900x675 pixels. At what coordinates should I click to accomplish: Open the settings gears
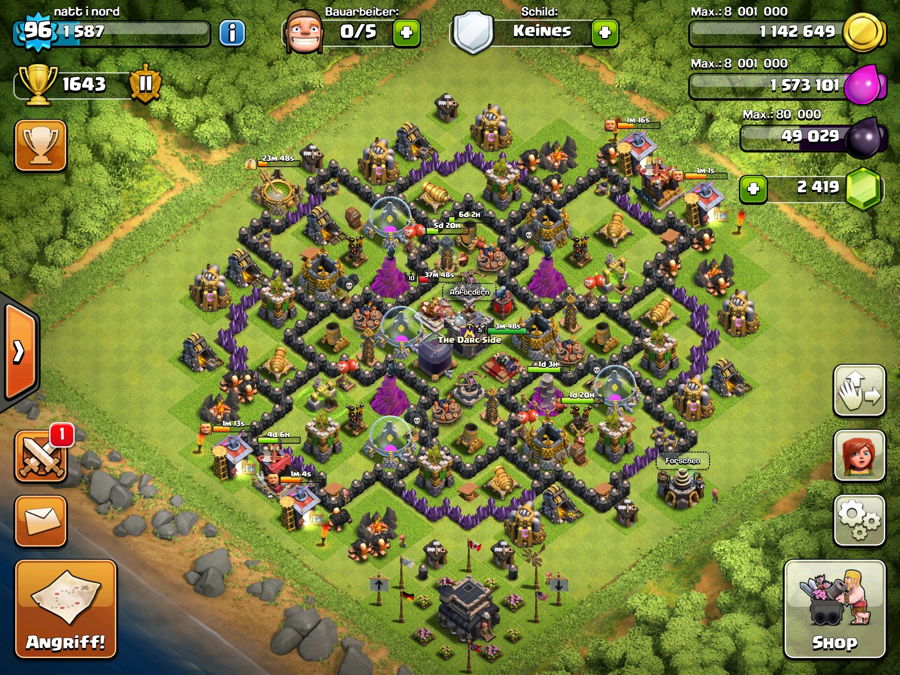859,519
